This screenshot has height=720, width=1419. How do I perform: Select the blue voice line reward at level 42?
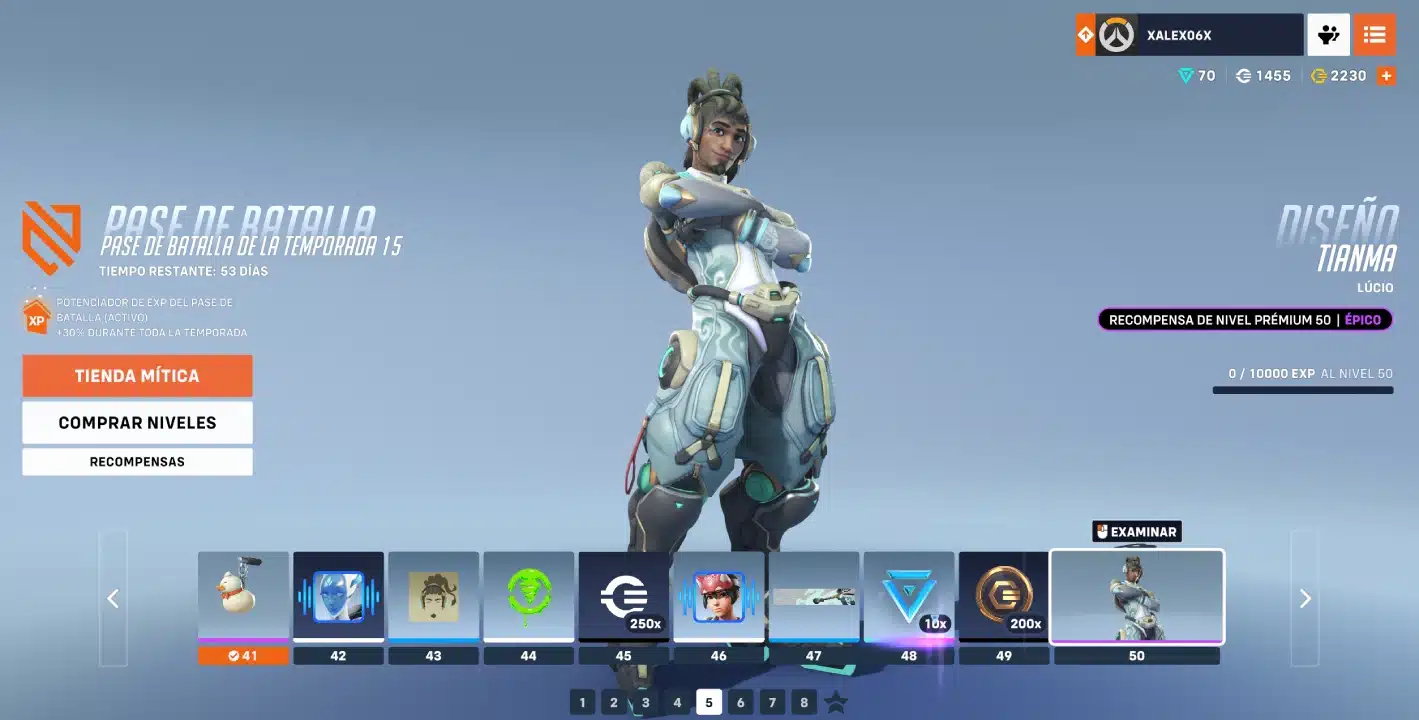(338, 597)
